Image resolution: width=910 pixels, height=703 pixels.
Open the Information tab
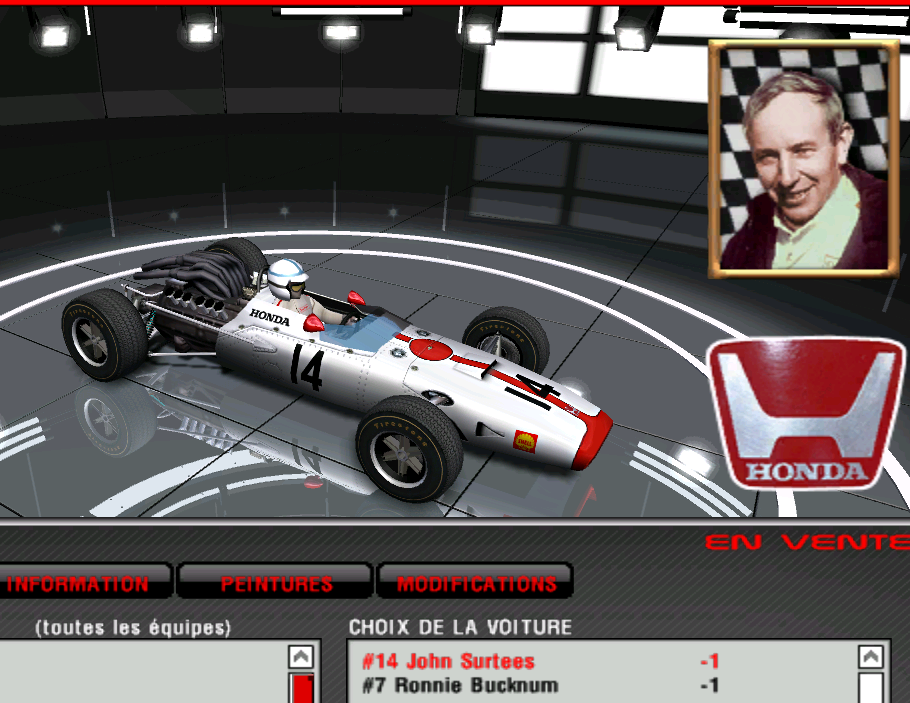coord(78,583)
